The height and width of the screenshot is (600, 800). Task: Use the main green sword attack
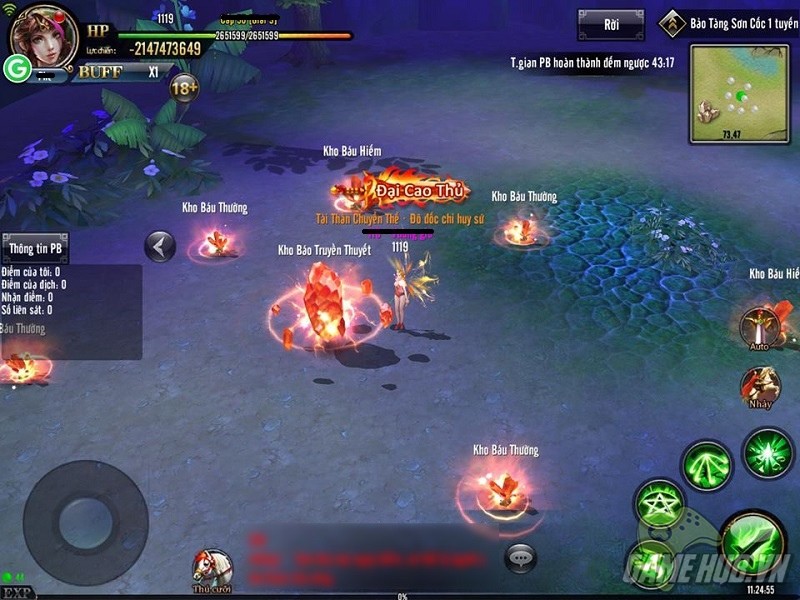click(750, 542)
